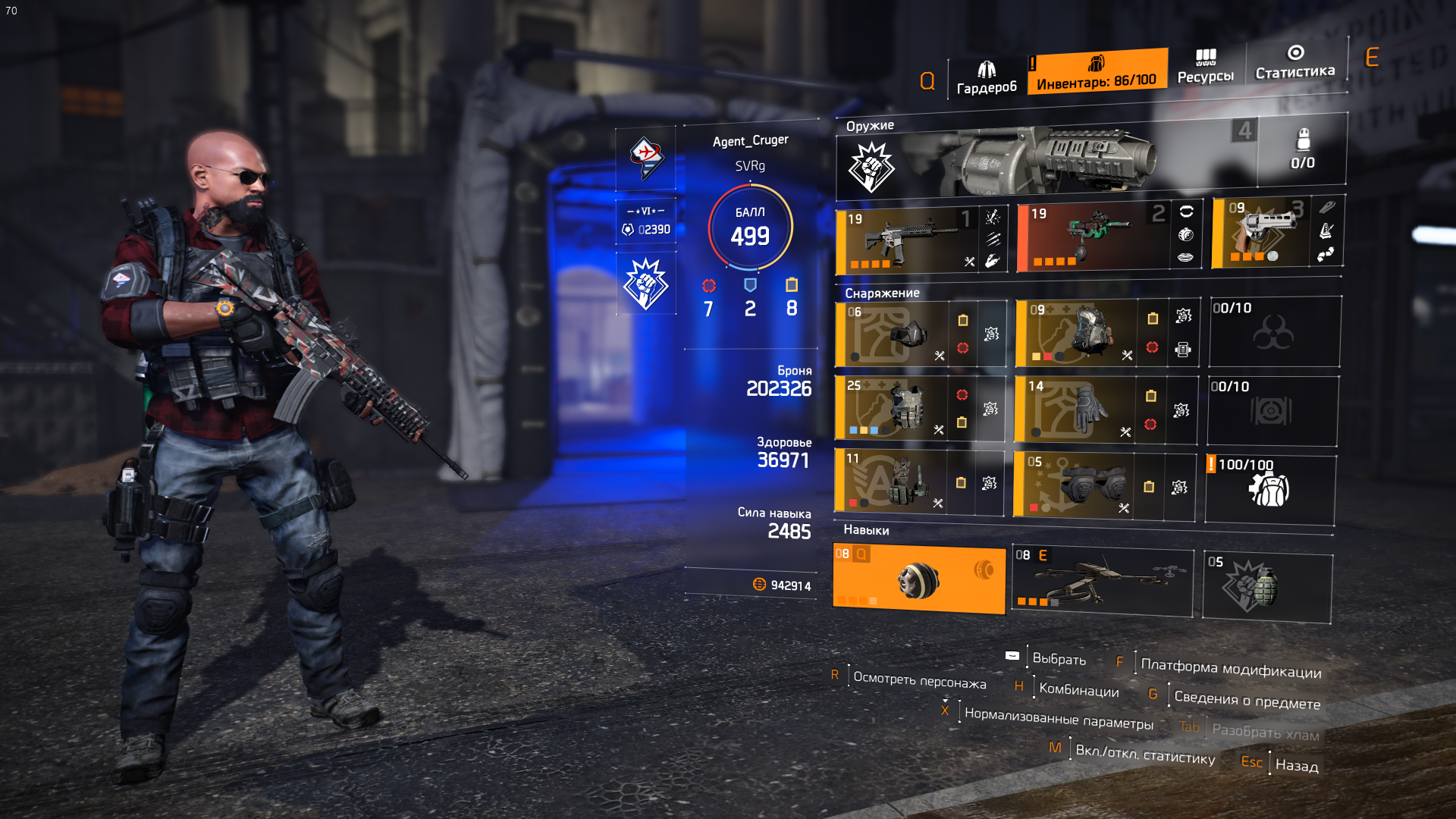This screenshot has width=1456, height=819.
Task: Click the Платформа модификации option
Action: pos(1230,669)
